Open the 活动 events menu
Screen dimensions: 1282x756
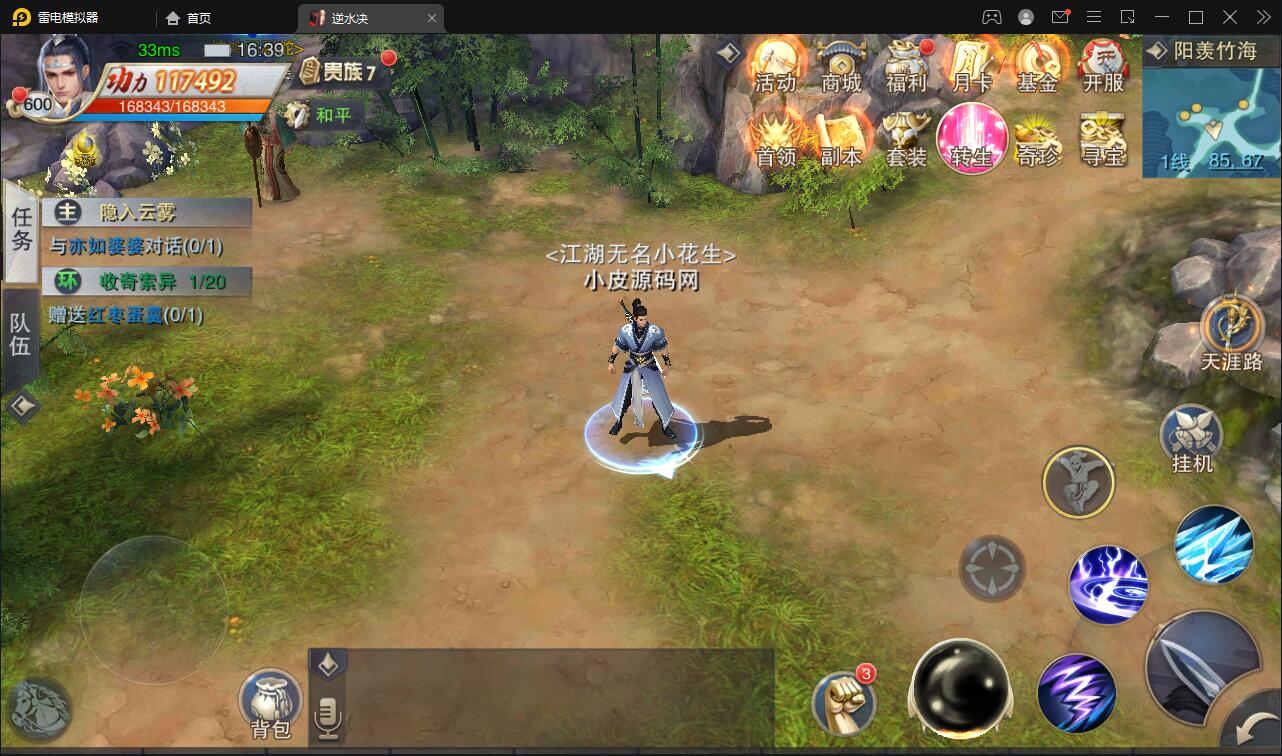point(775,65)
